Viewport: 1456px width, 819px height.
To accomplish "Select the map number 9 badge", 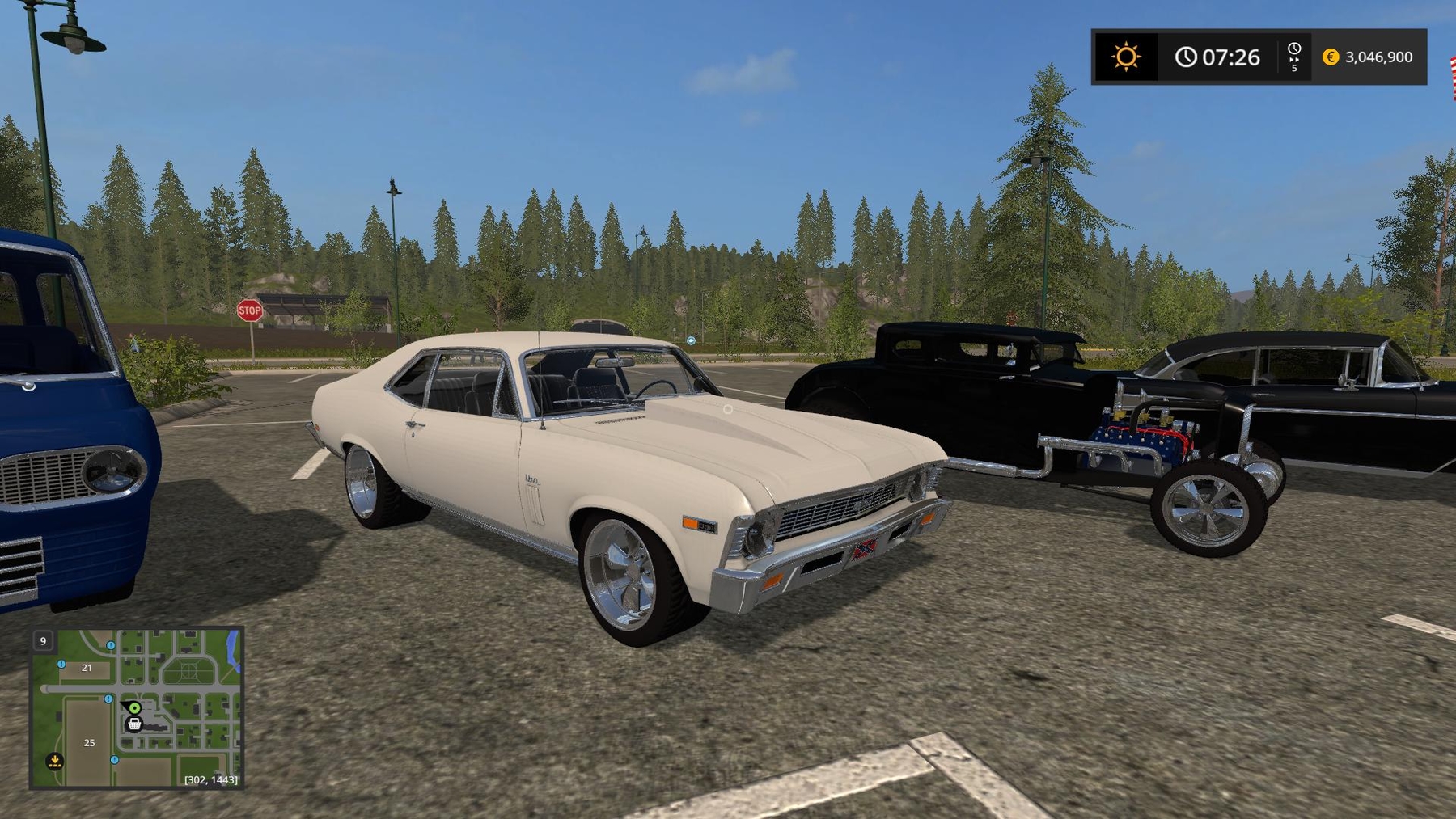I will click(43, 640).
